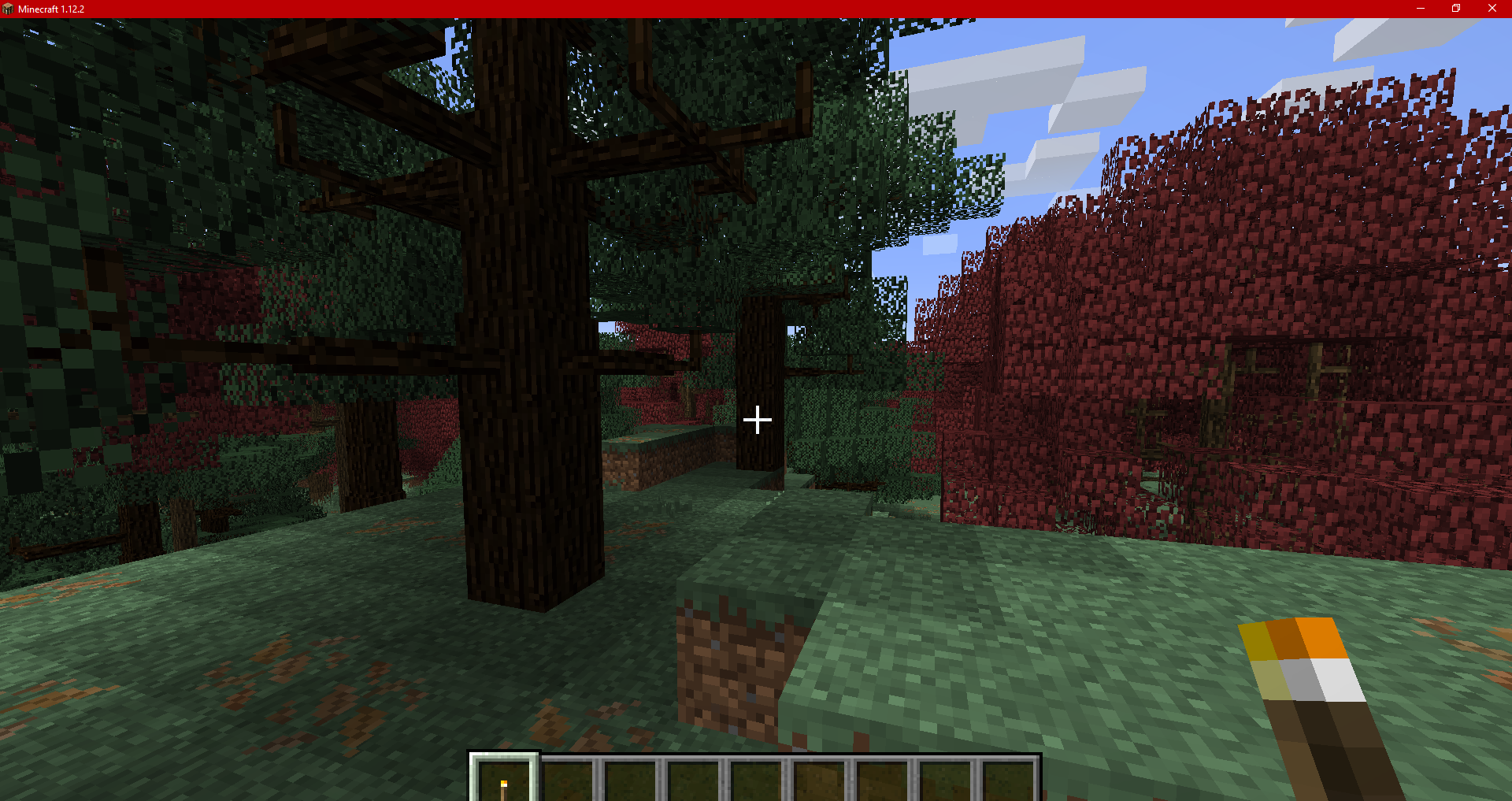Select the rightmost hotbar slot
1512x801 pixels.
tap(1009, 780)
